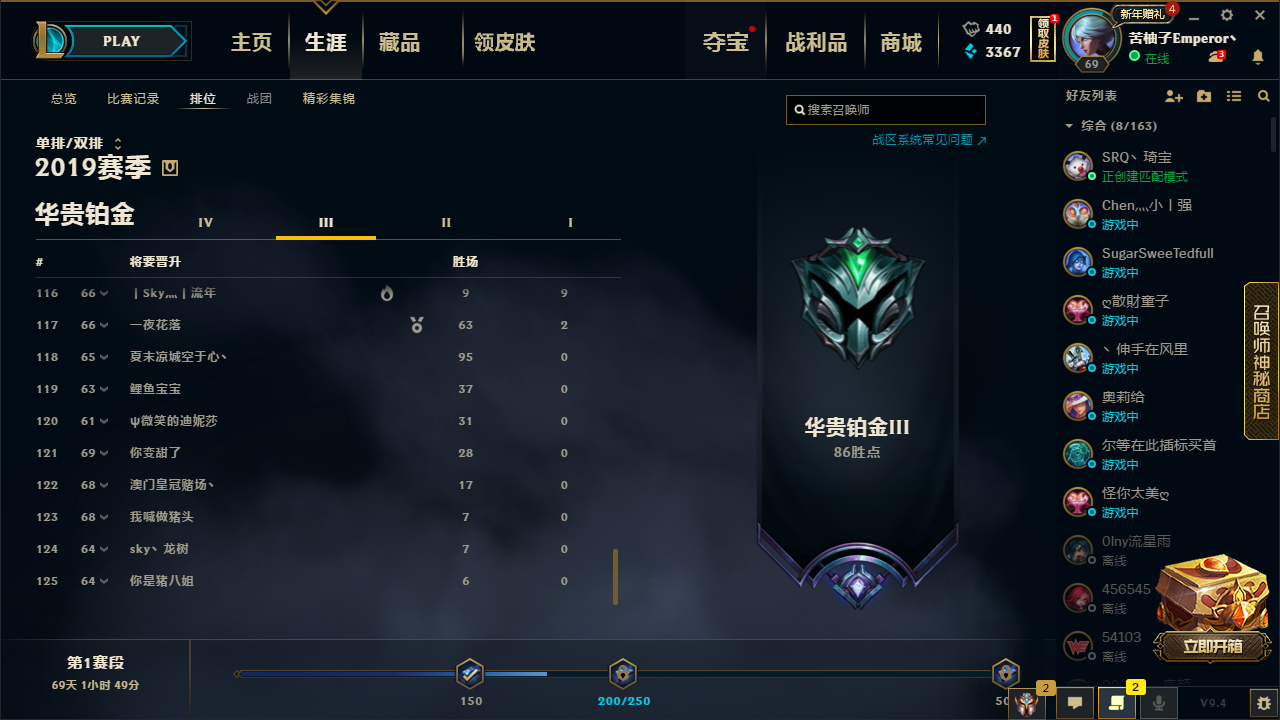Click 立即开箱 to open the chest
This screenshot has width=1280, height=720.
click(1211, 648)
